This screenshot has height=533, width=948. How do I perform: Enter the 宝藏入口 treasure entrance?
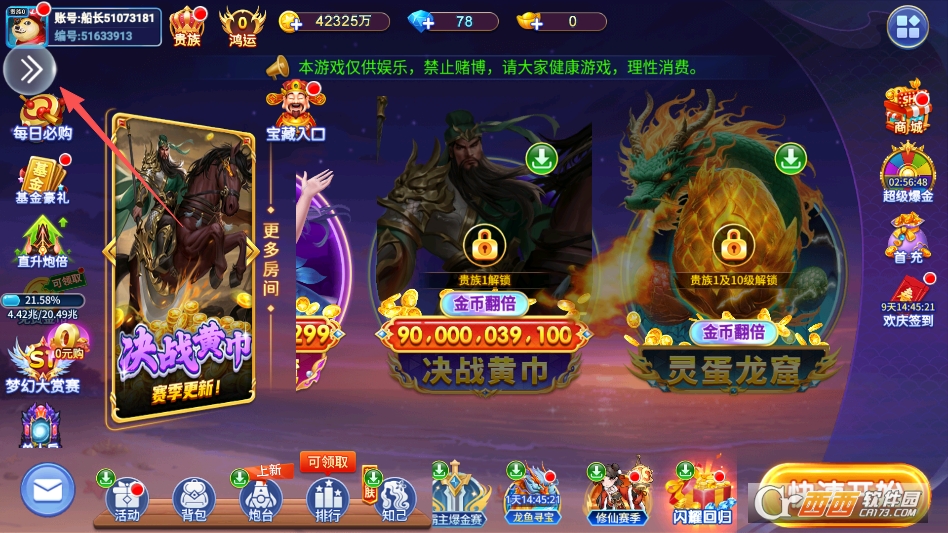(296, 112)
